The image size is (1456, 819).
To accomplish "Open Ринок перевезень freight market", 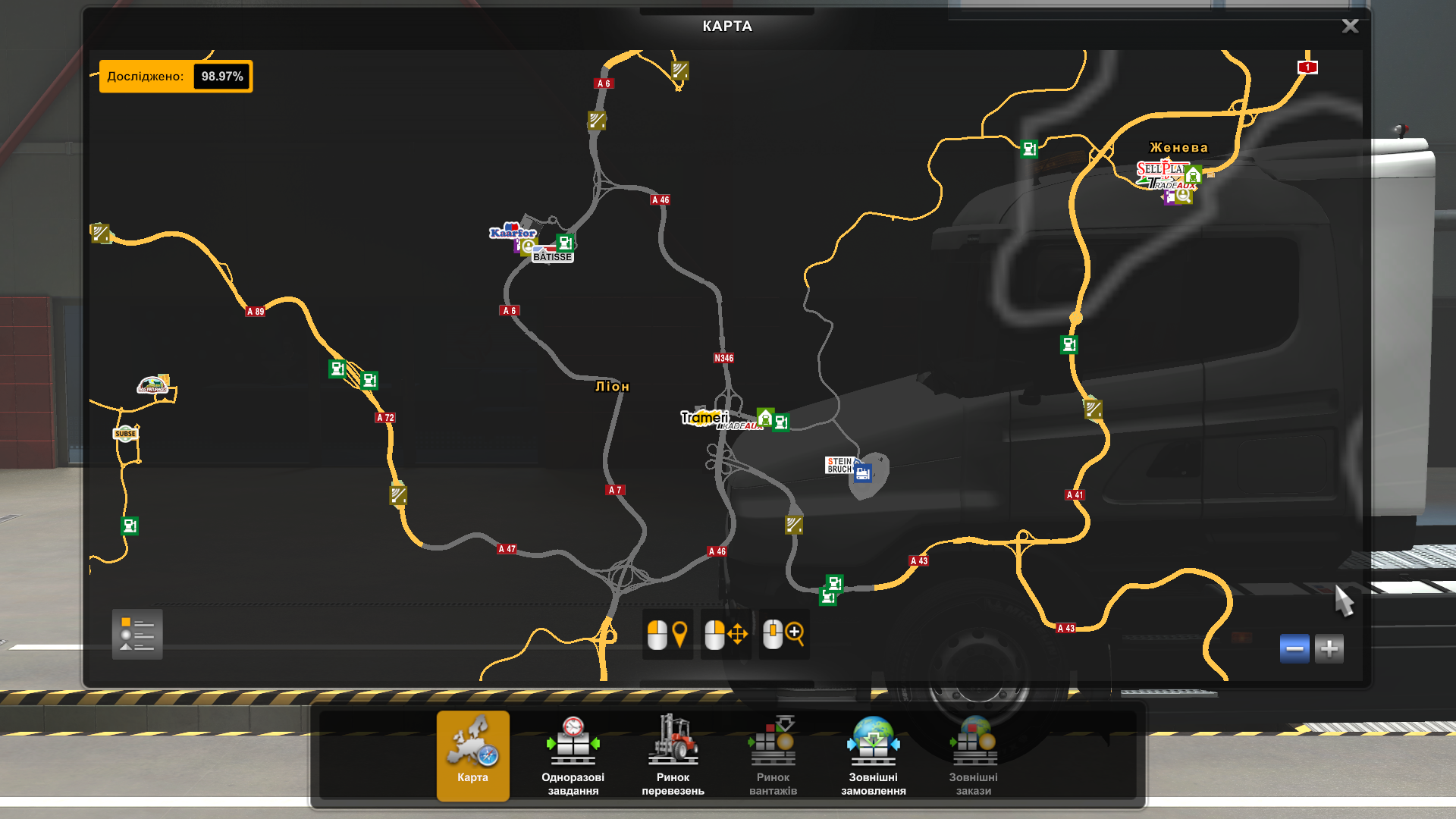I will coord(673,755).
